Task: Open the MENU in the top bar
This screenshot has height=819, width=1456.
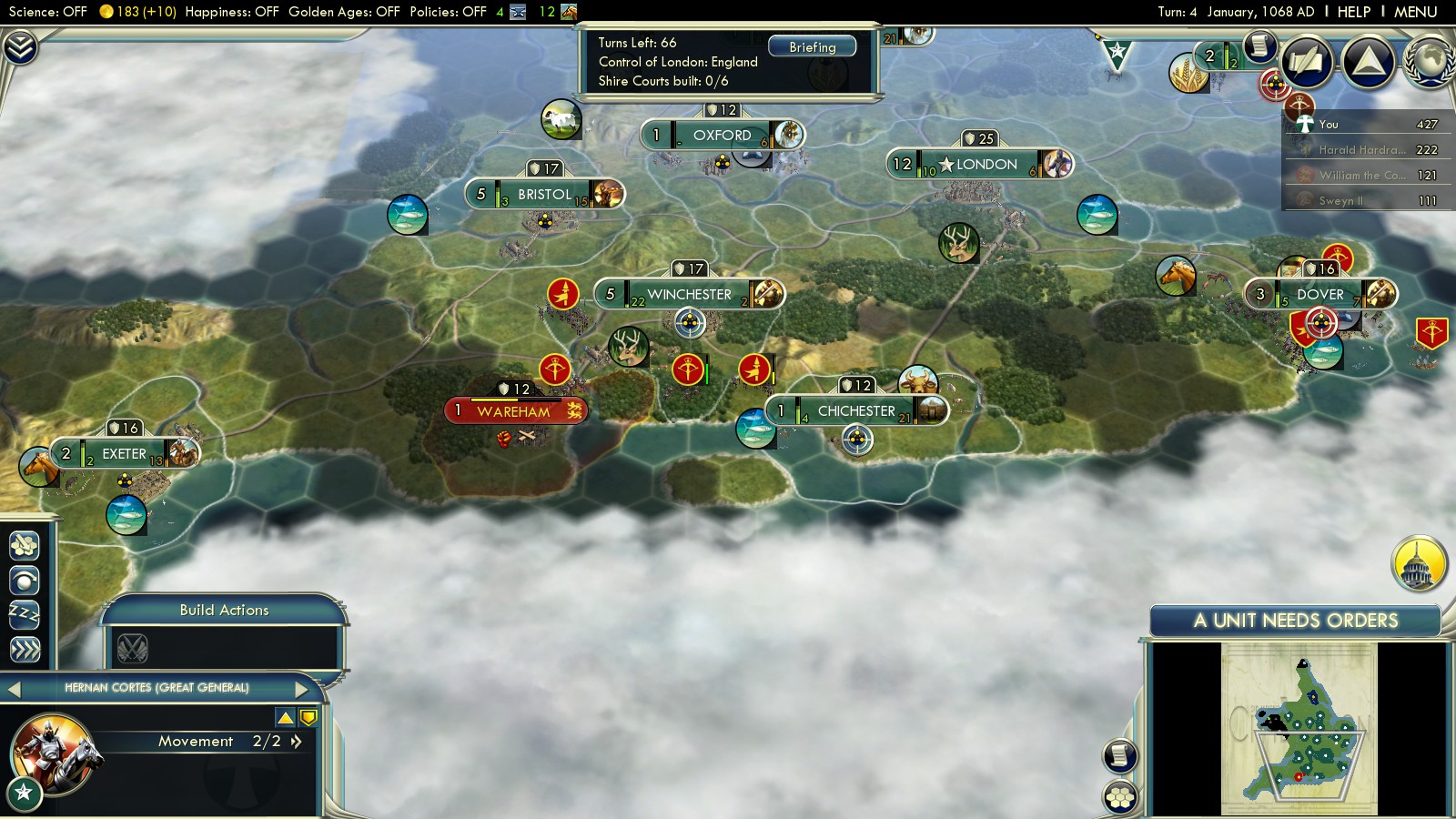Action: (x=1415, y=12)
